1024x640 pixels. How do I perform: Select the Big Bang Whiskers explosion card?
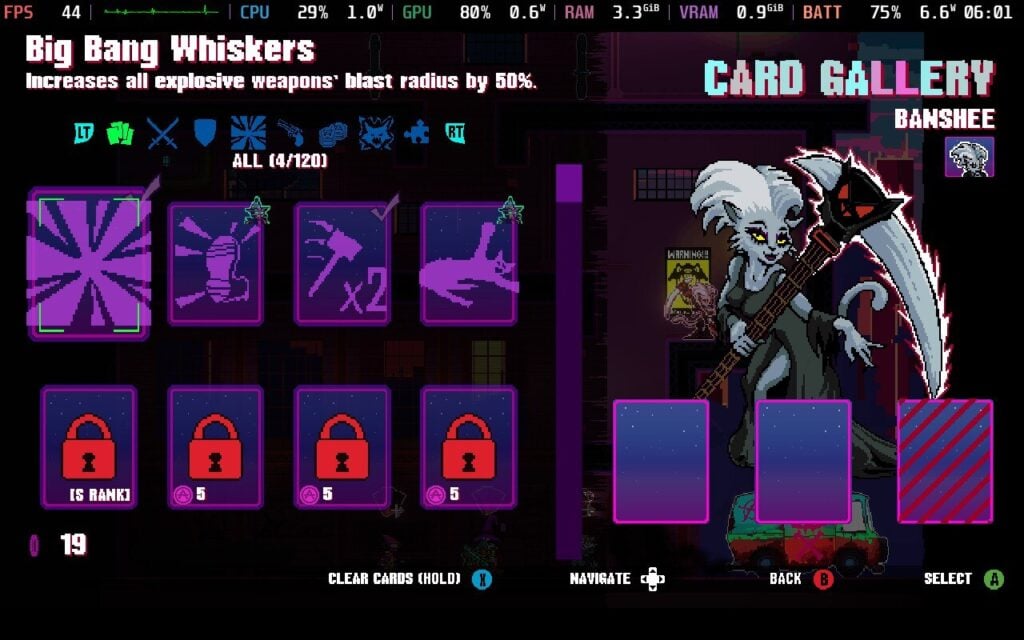(89, 264)
